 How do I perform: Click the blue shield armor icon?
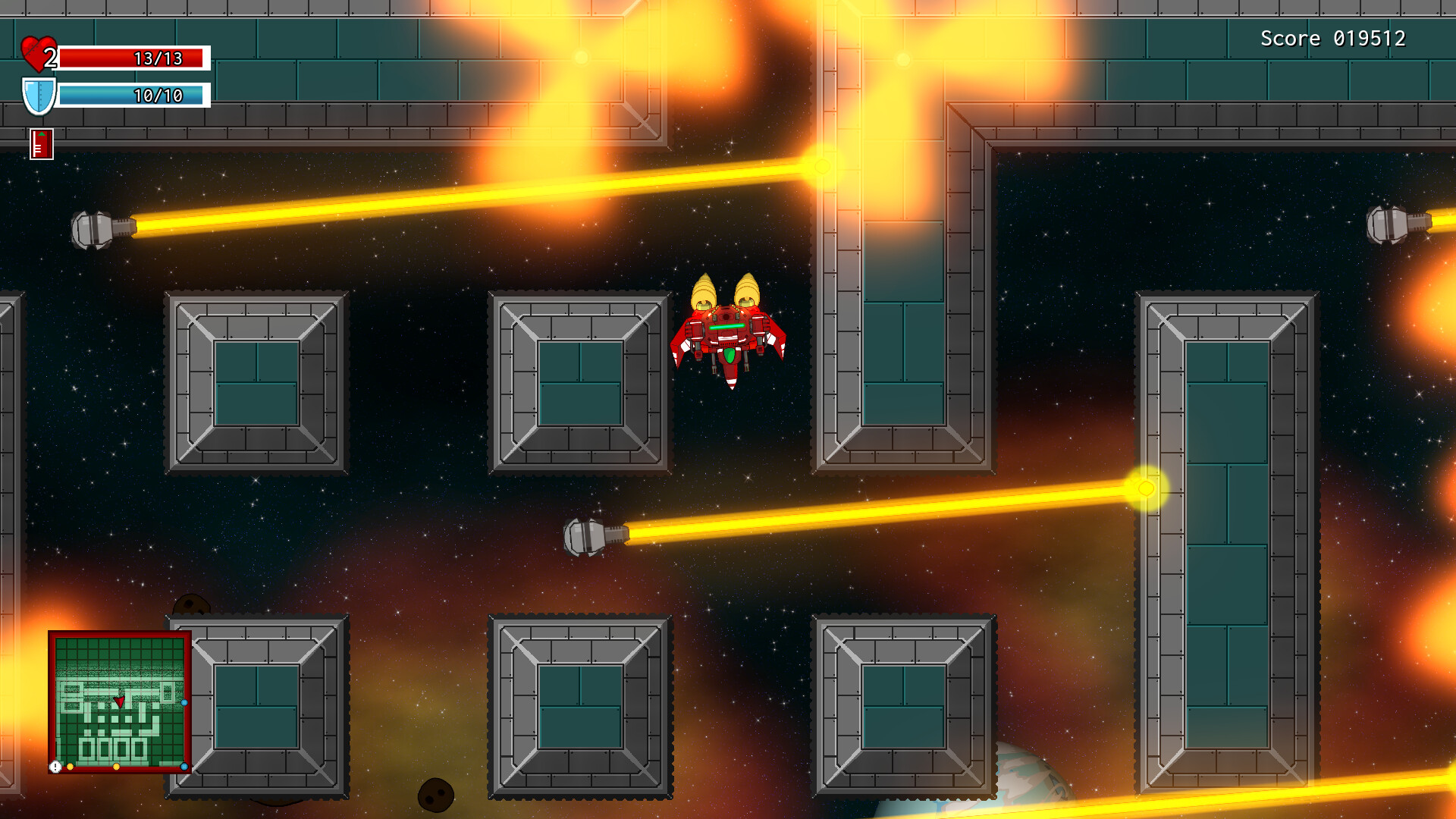39,95
